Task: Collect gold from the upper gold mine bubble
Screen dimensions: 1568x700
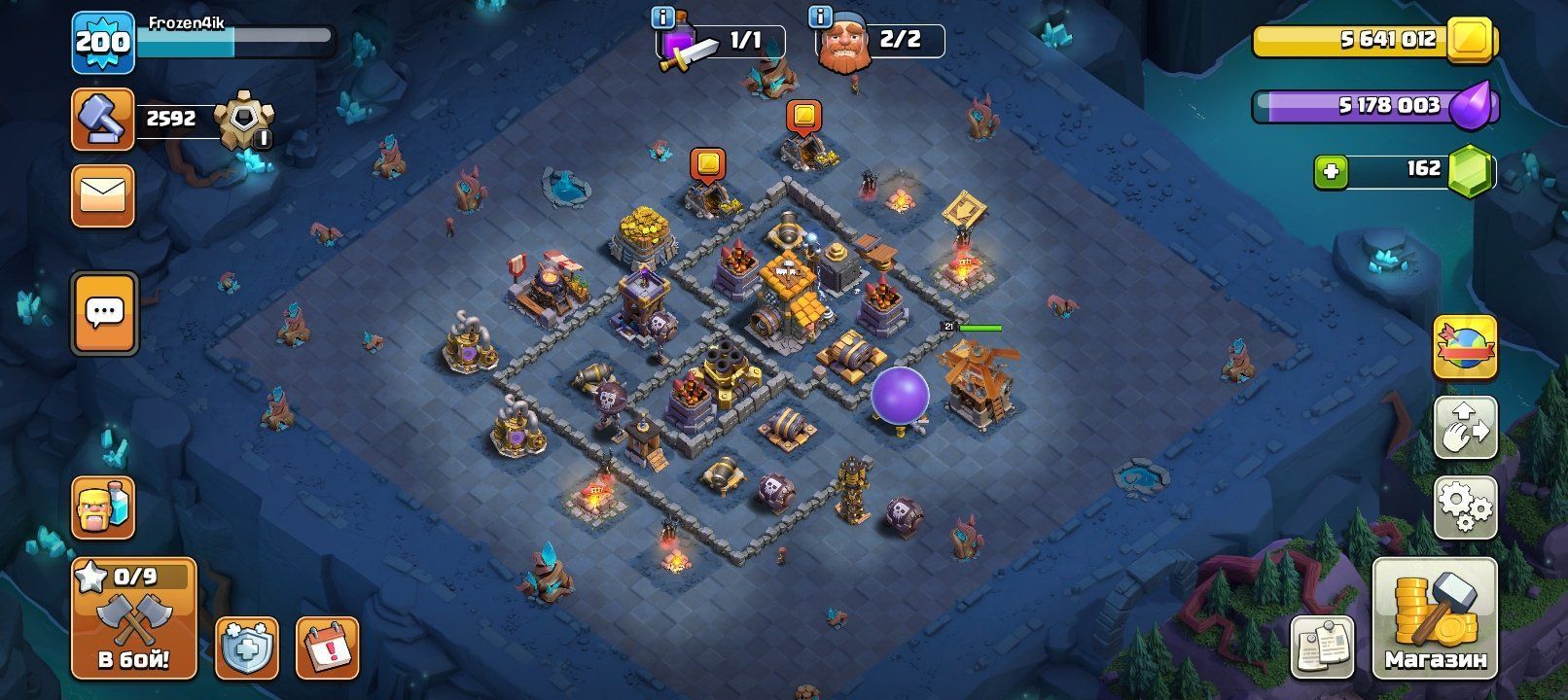Action: click(x=803, y=117)
